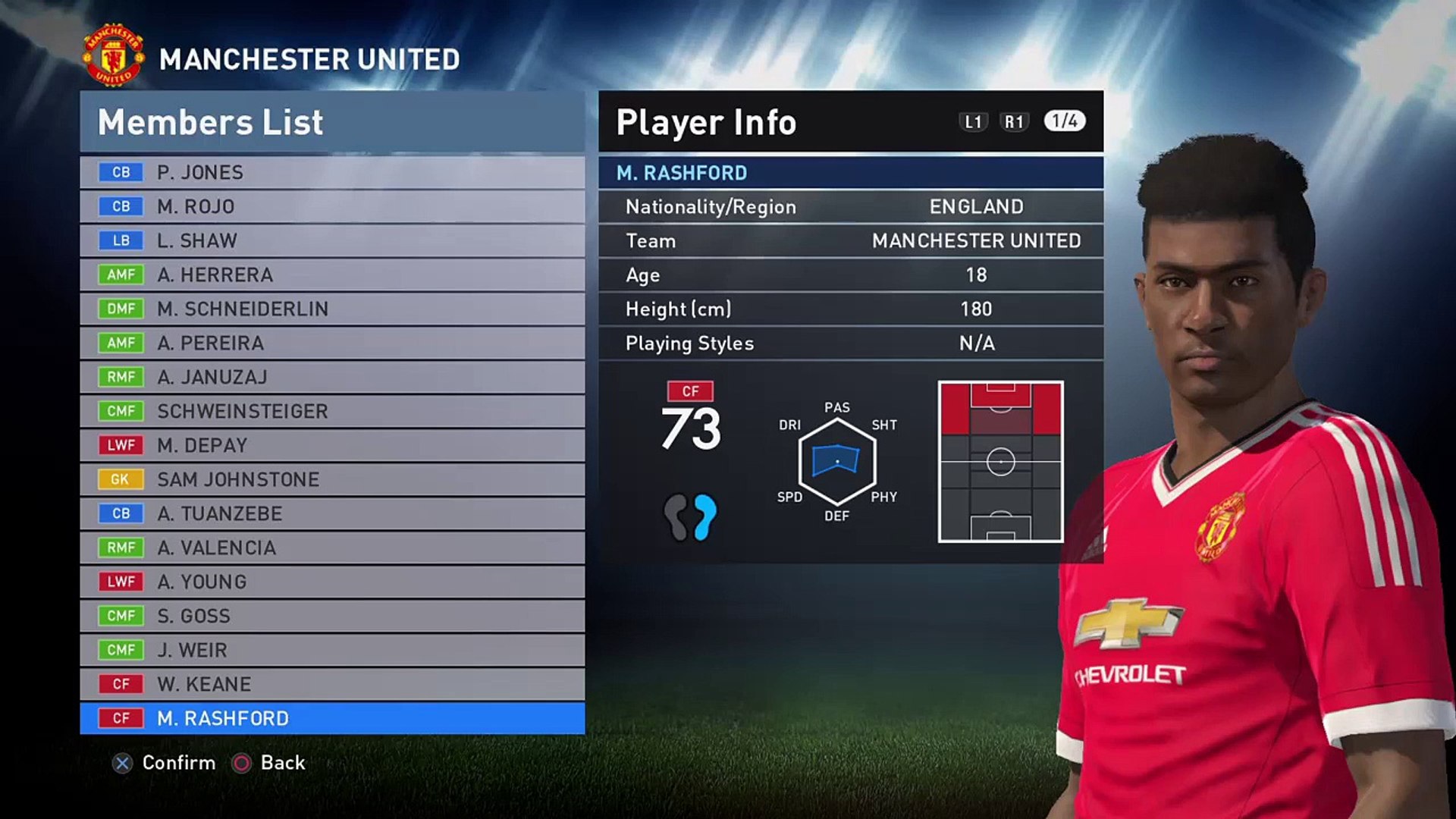Screen dimensions: 1456x819
Task: Select A. Valencia's row
Action: click(332, 548)
